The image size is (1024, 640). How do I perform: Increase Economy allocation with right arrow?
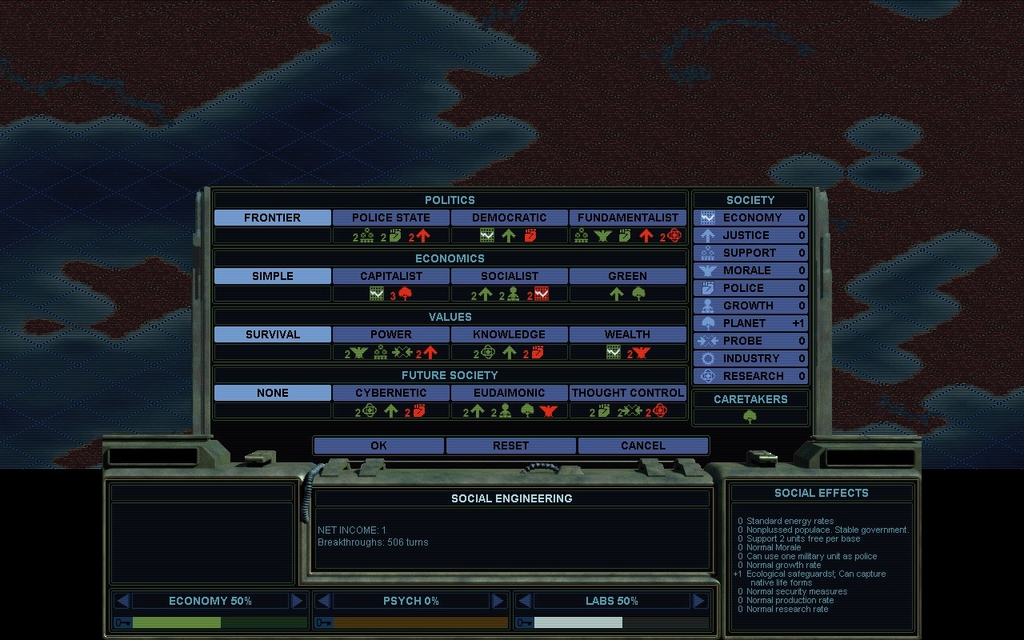click(297, 601)
